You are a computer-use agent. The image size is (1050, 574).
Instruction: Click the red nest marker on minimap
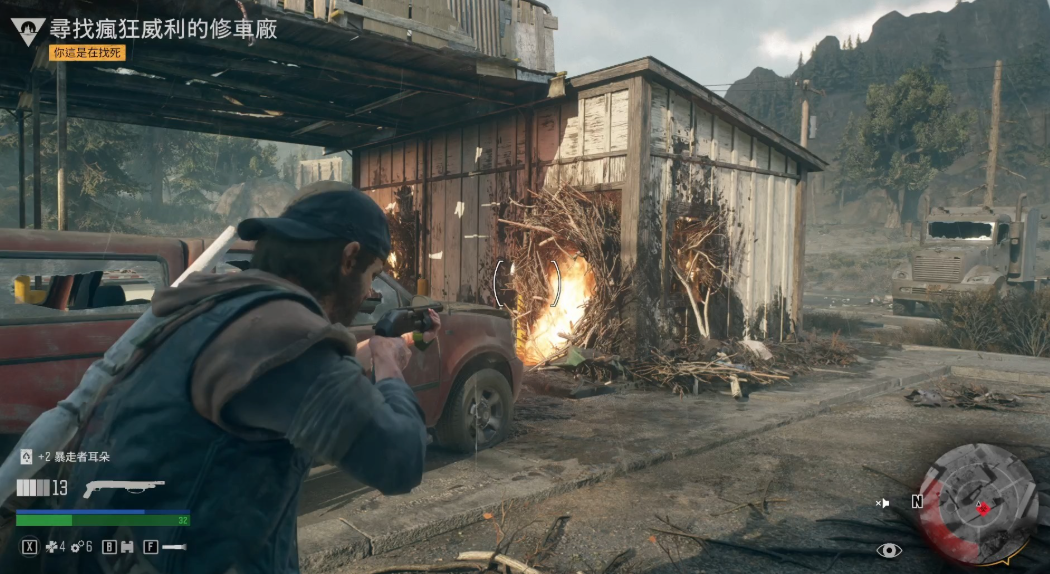tap(983, 508)
